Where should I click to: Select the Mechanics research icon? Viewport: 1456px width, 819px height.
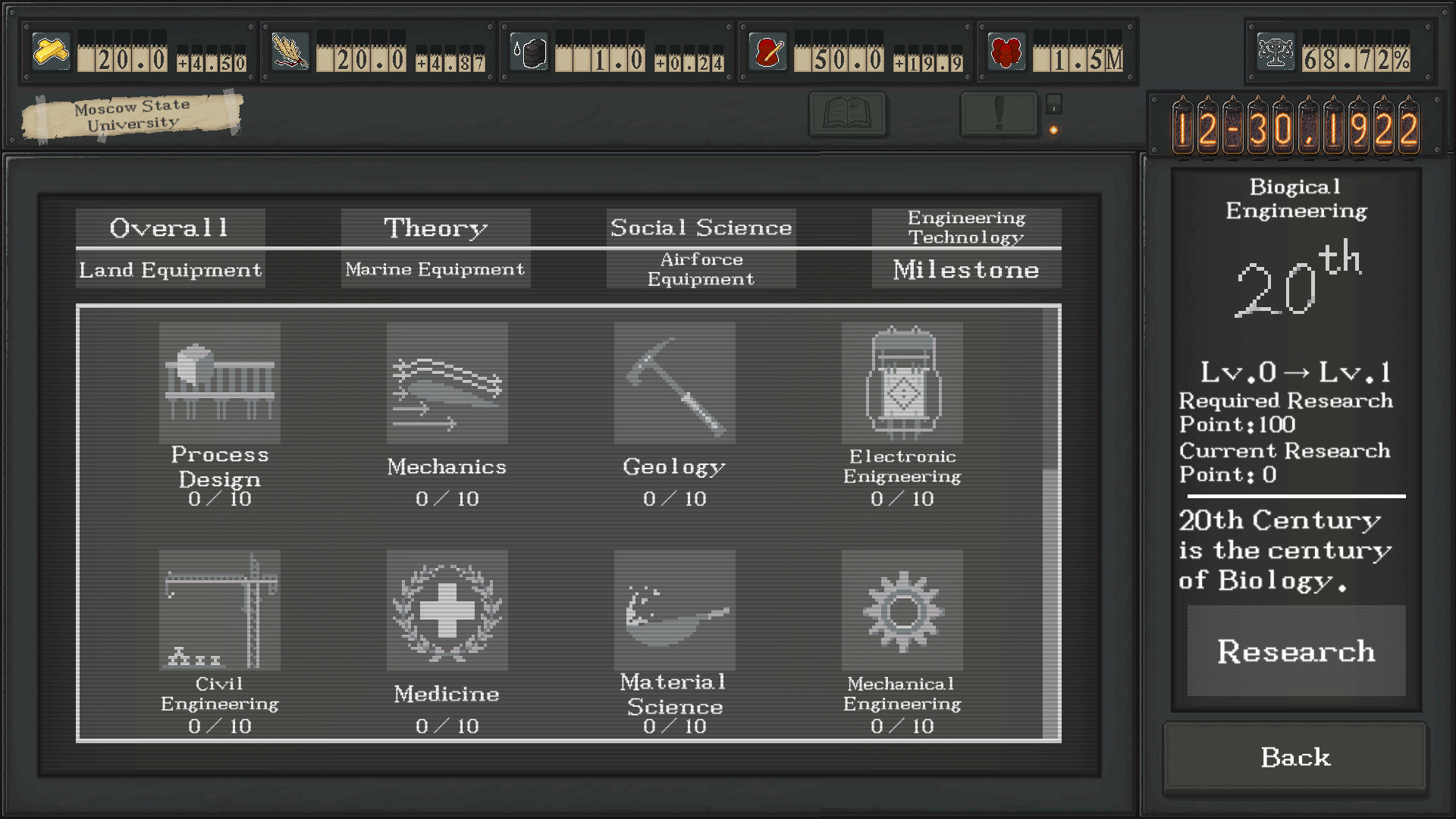point(447,383)
